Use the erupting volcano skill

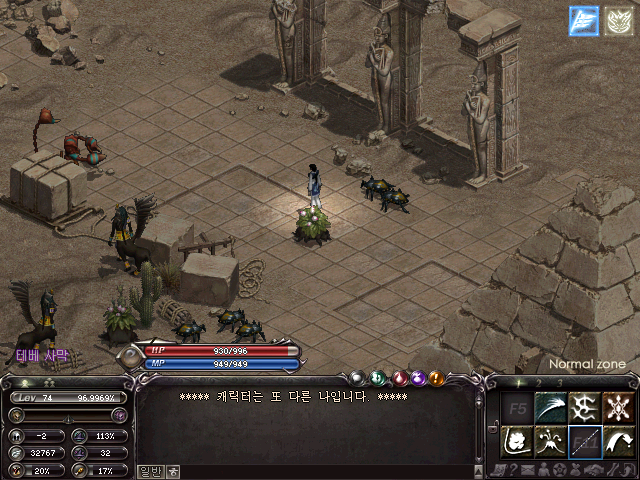(x=551, y=441)
